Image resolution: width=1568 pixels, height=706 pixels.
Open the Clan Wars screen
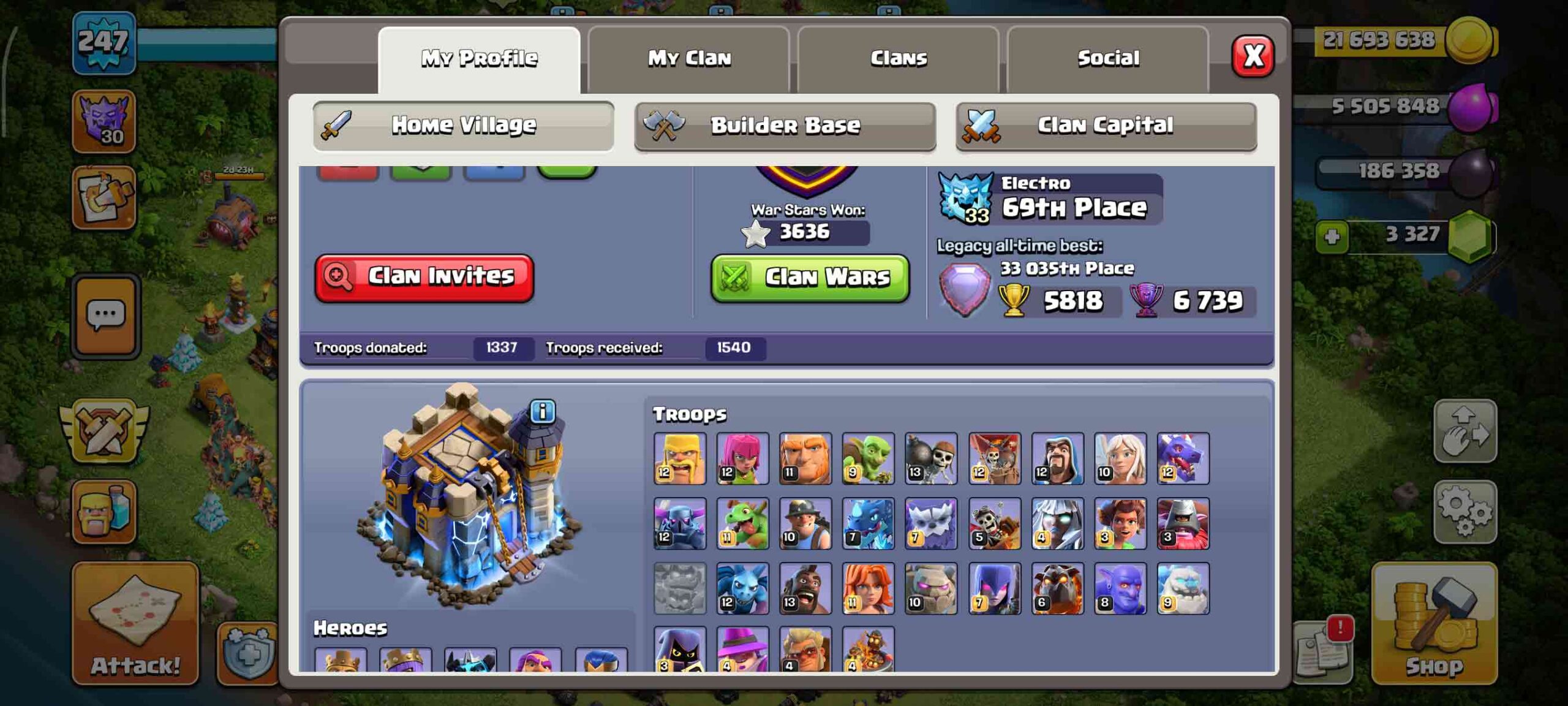pos(810,277)
